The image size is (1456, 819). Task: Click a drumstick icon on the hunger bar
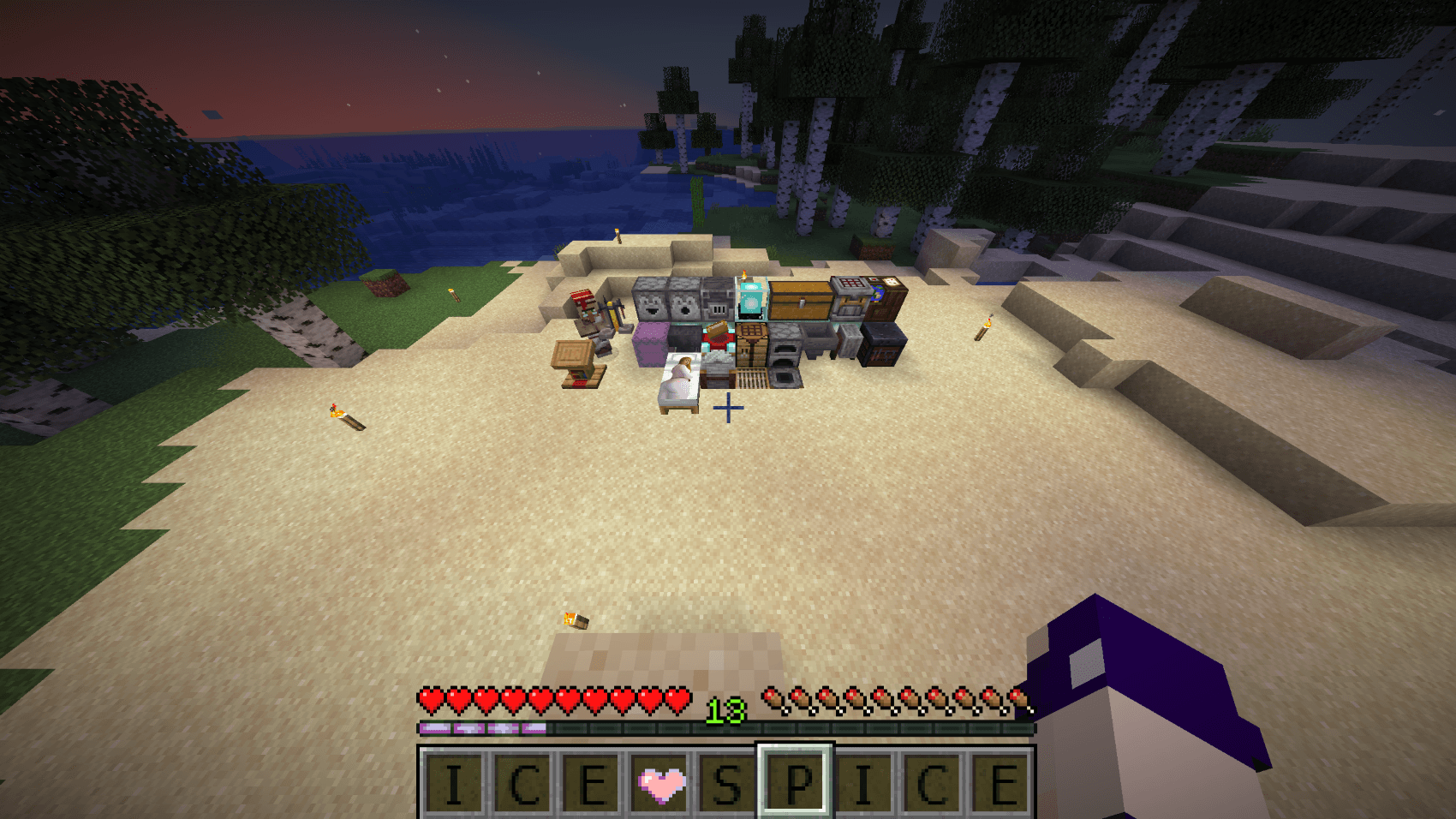pos(776,700)
